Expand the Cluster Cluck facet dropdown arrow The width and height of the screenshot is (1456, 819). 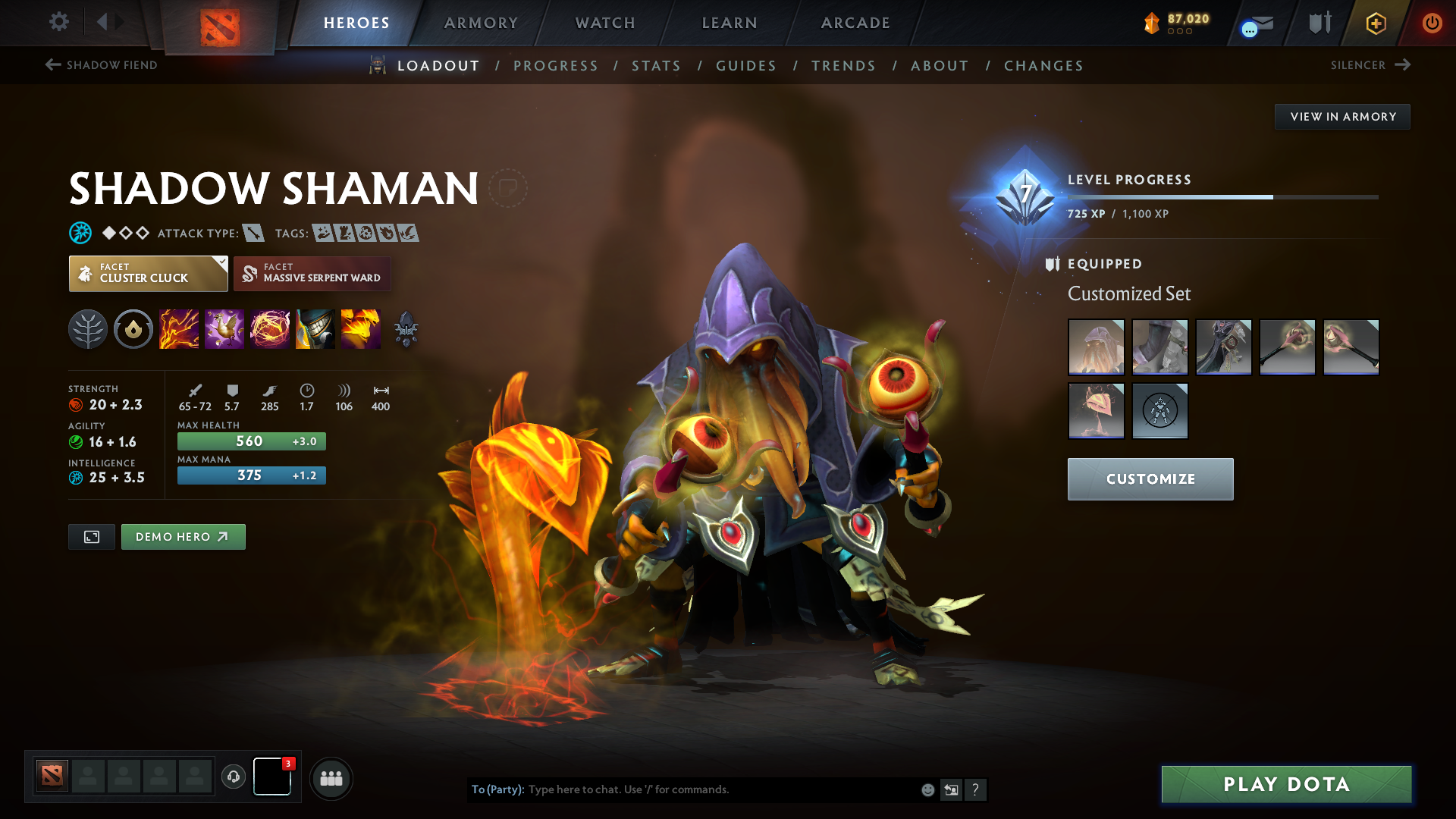pyautogui.click(x=221, y=263)
